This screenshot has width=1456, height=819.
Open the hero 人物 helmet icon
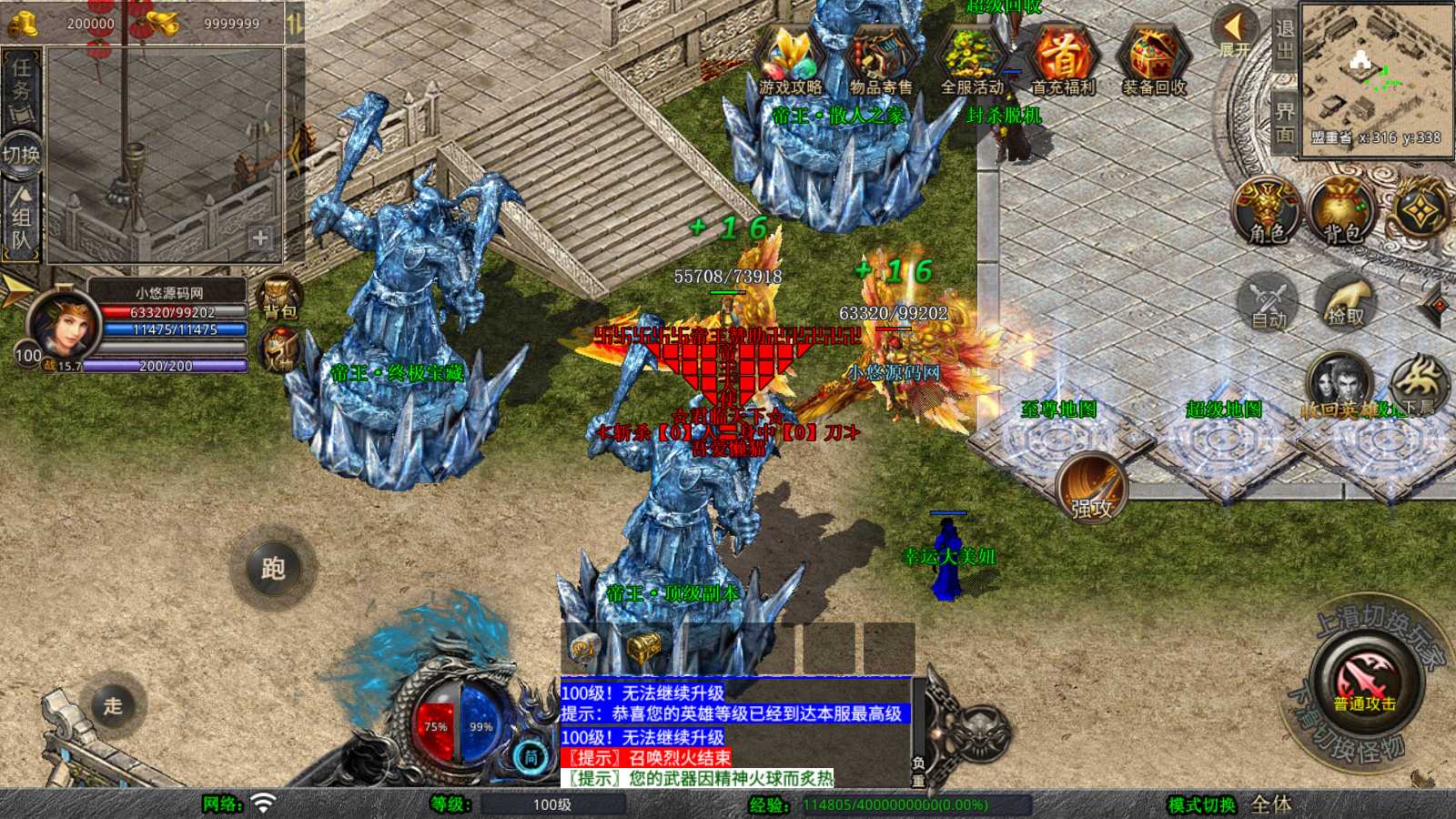279,349
